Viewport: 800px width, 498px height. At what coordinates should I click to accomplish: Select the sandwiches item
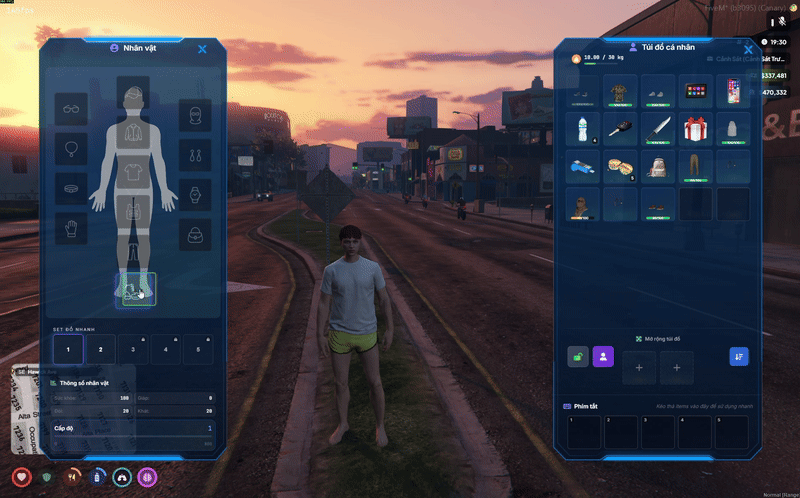(x=619, y=166)
